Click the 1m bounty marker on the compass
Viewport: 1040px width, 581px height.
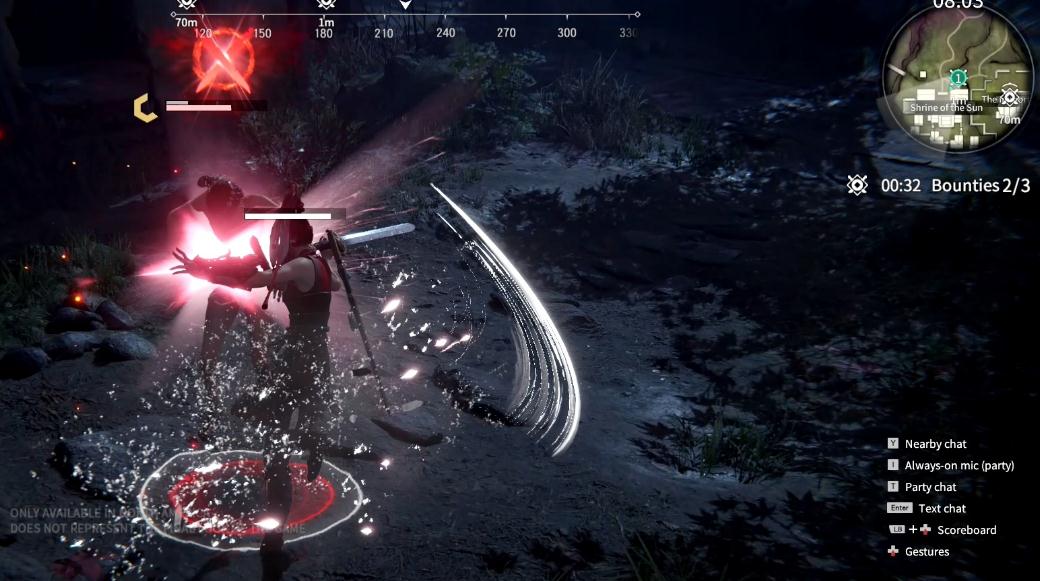[x=326, y=6]
